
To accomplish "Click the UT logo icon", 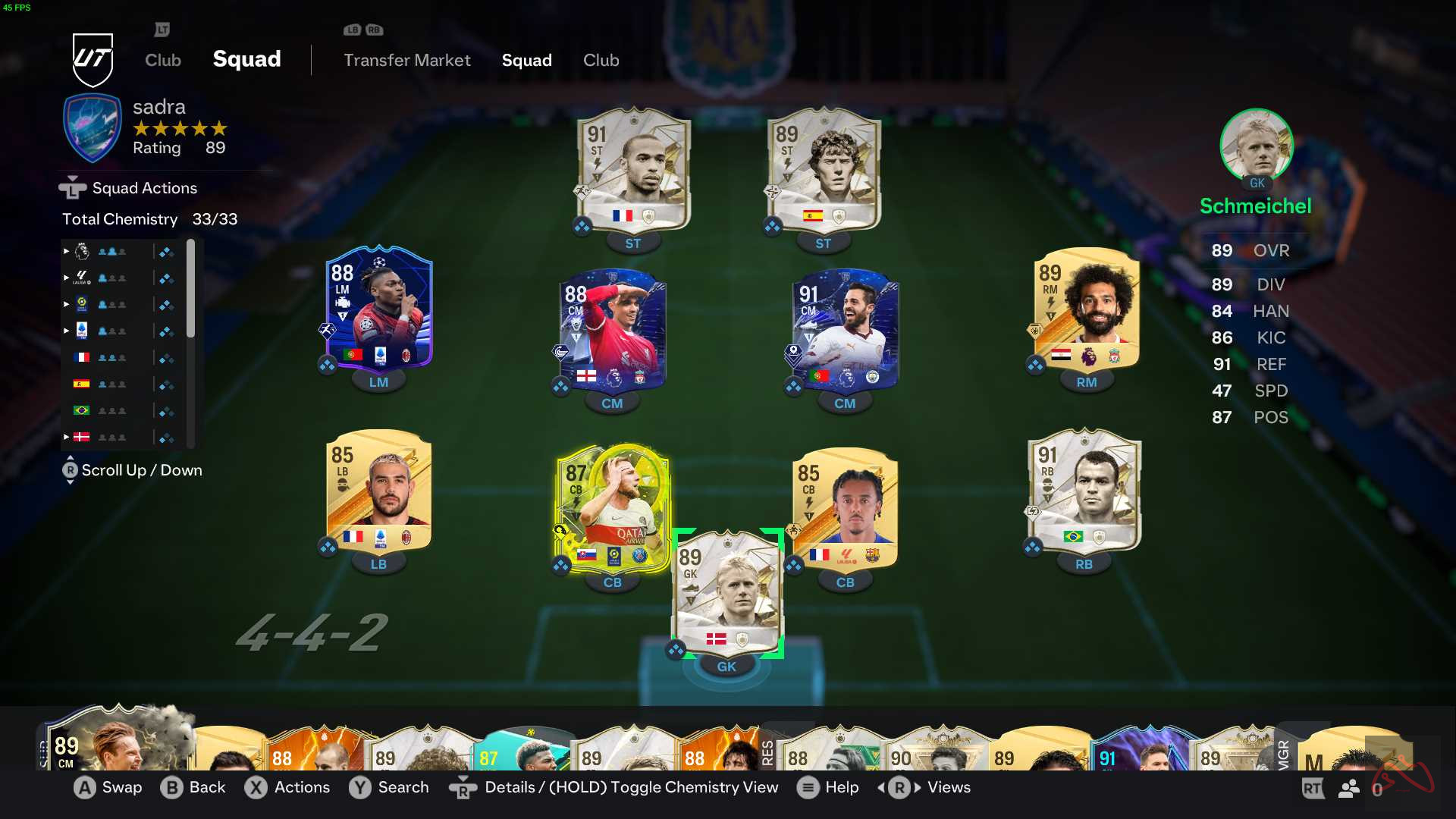I will click(x=93, y=59).
